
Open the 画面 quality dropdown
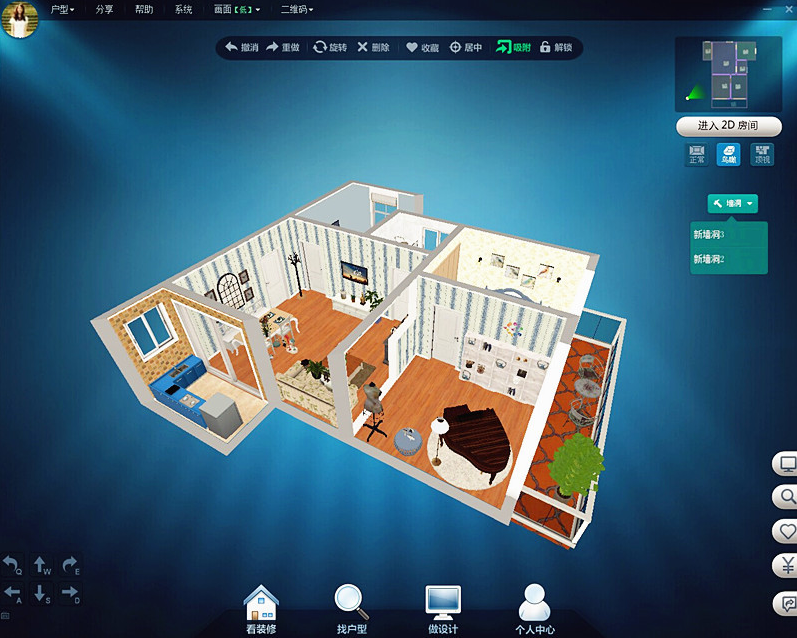[237, 9]
